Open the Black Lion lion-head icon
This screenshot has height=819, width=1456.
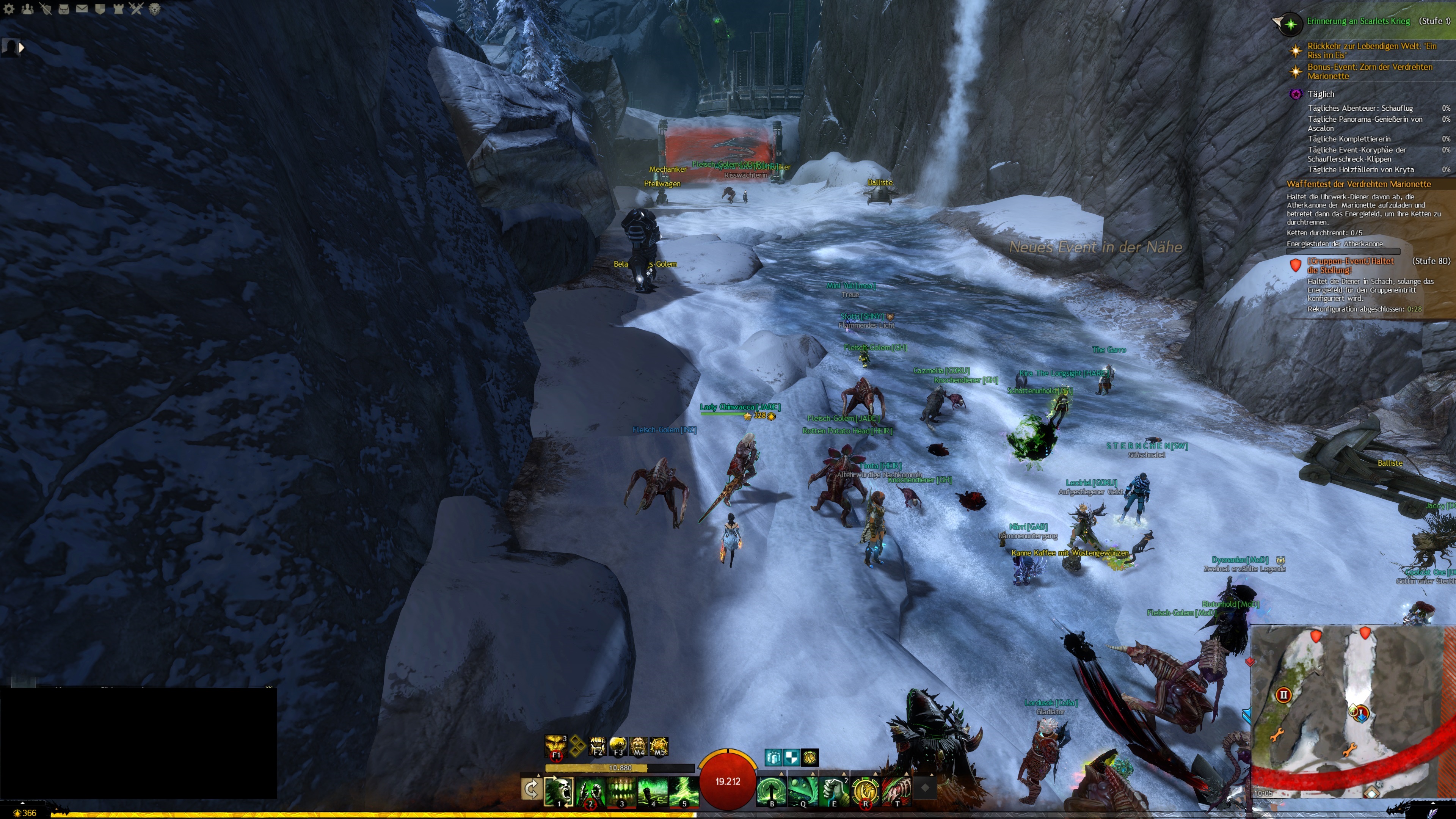point(154,8)
